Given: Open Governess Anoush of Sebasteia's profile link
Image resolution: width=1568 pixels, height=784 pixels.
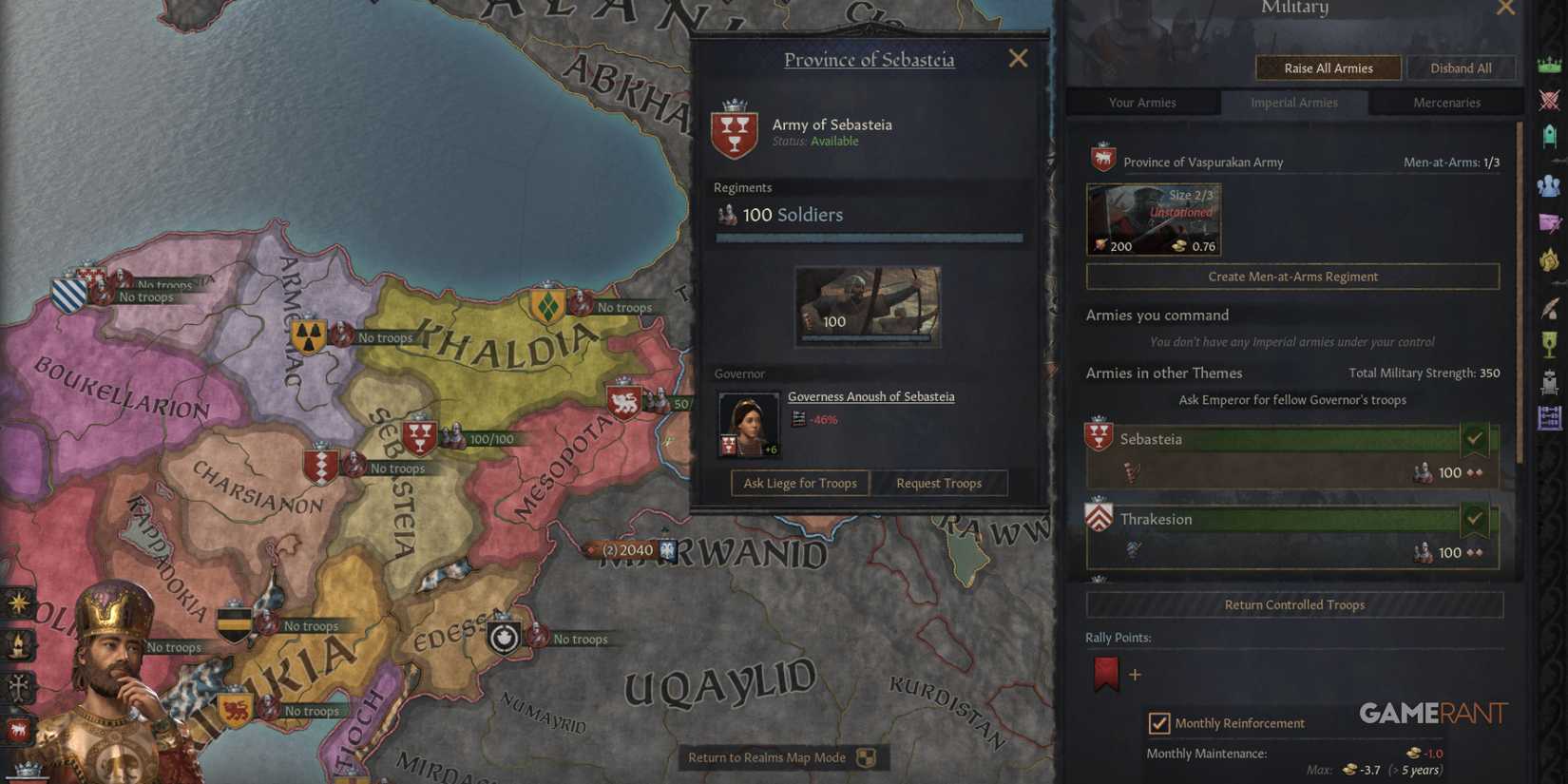Looking at the screenshot, I should [870, 396].
